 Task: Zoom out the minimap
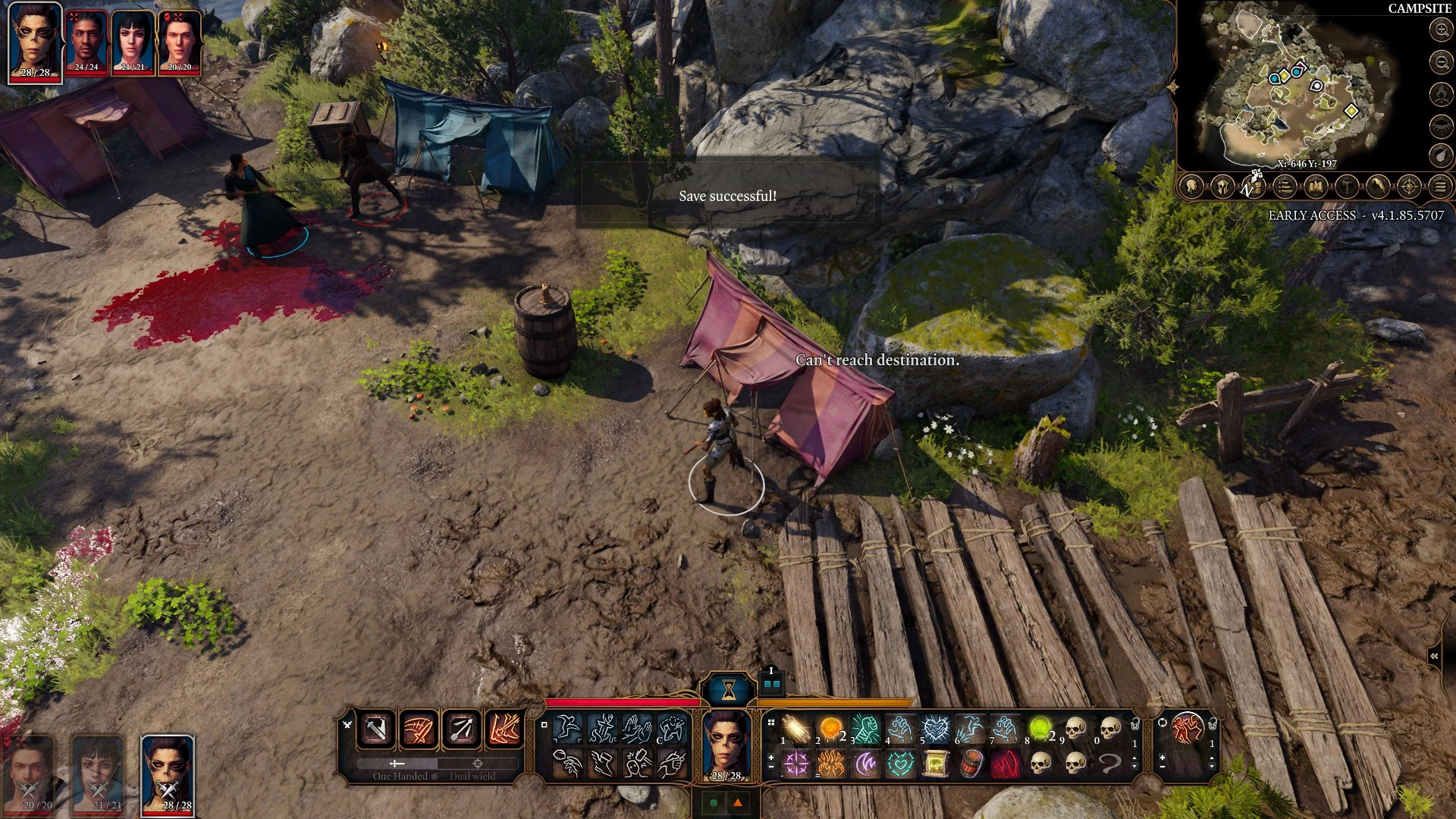1441,61
